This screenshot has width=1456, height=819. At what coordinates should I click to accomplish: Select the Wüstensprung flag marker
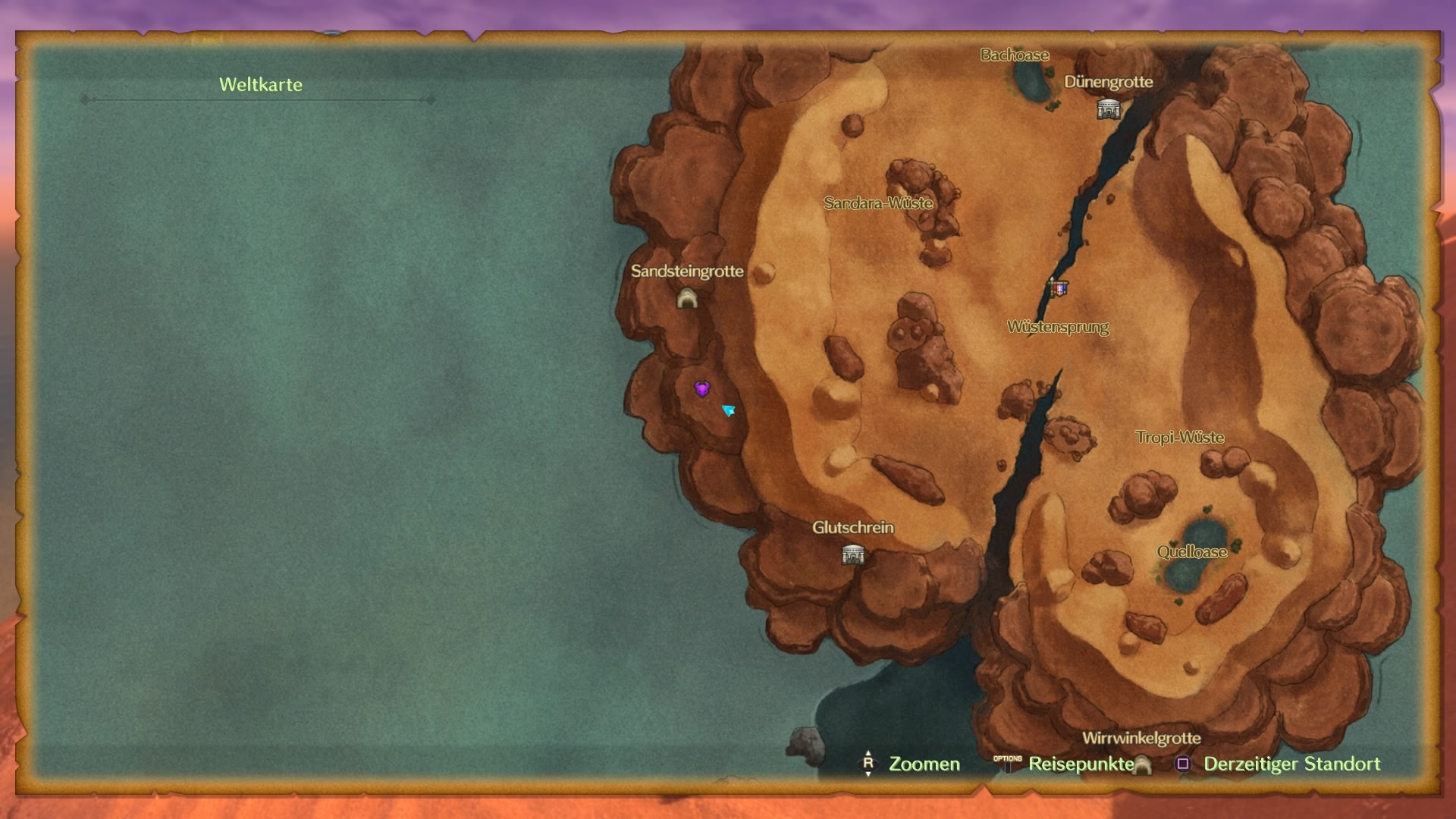1058,288
